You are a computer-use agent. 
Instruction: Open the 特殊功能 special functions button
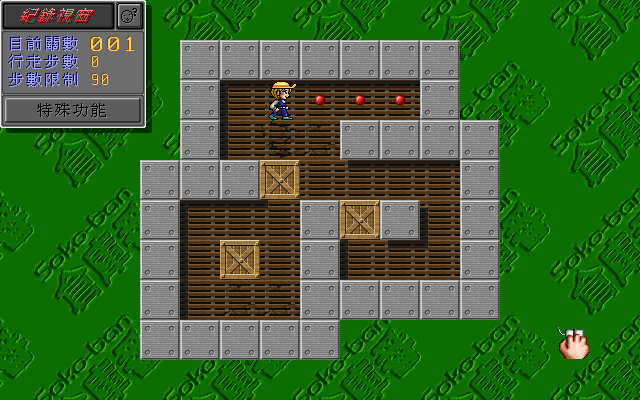[x=72, y=110]
